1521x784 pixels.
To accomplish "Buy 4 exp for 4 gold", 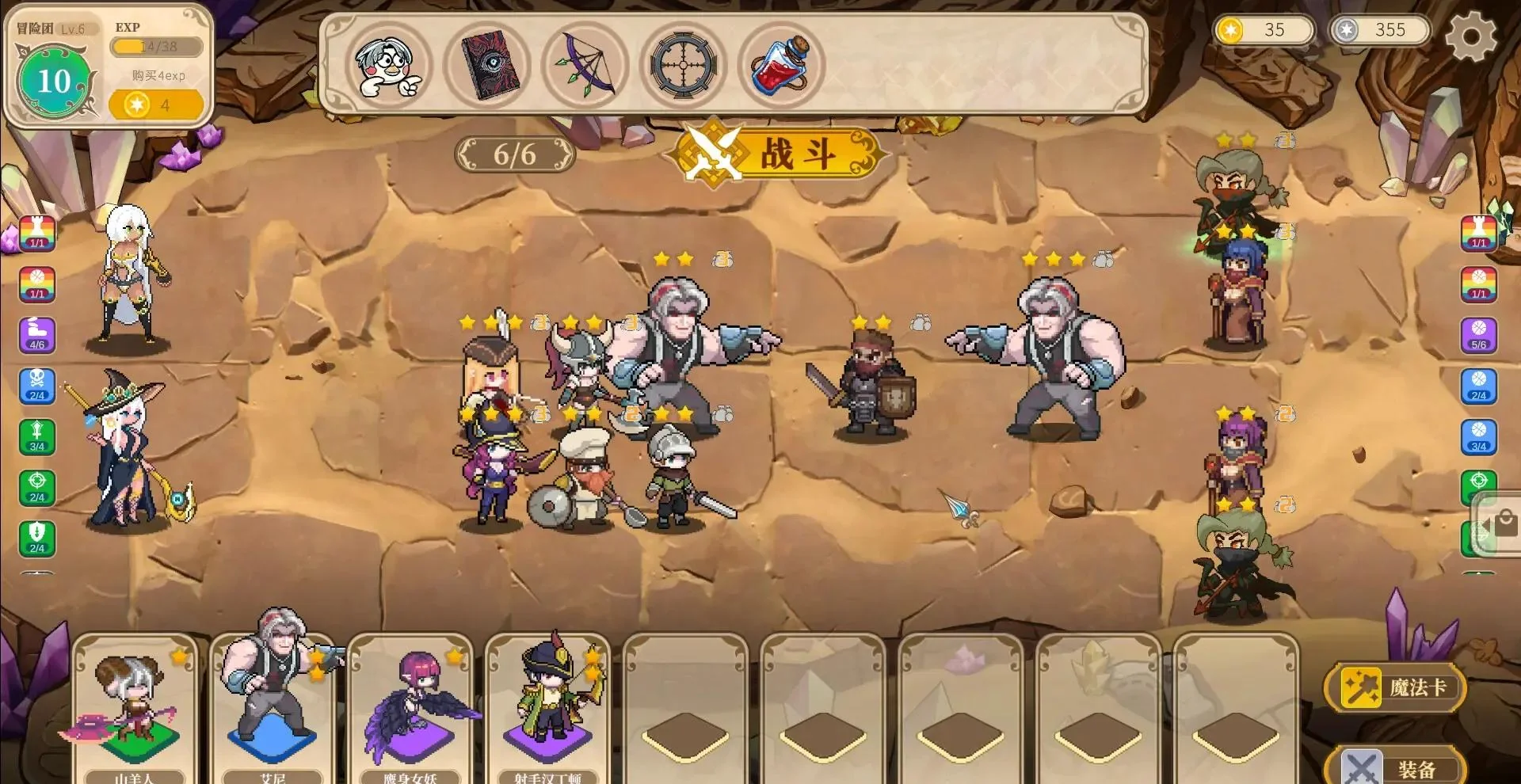I will tap(156, 105).
